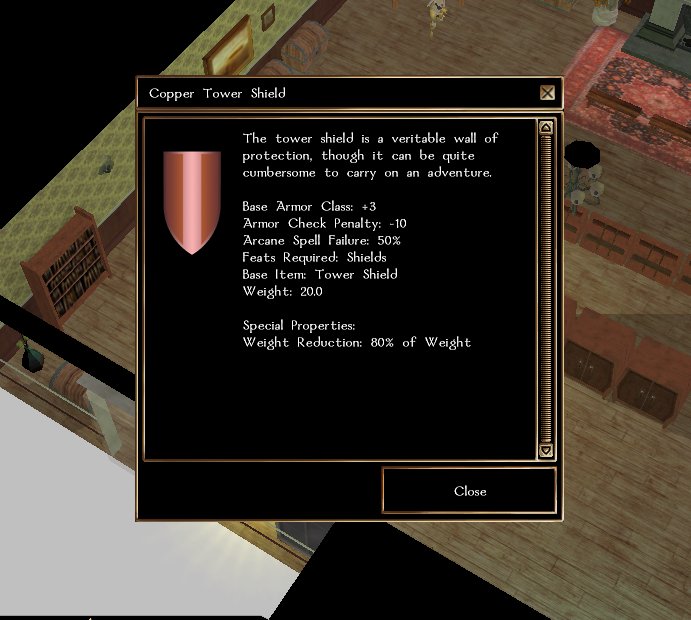Close the Copper Tower Shield window
Screen dimensions: 691x620
(x=469, y=491)
